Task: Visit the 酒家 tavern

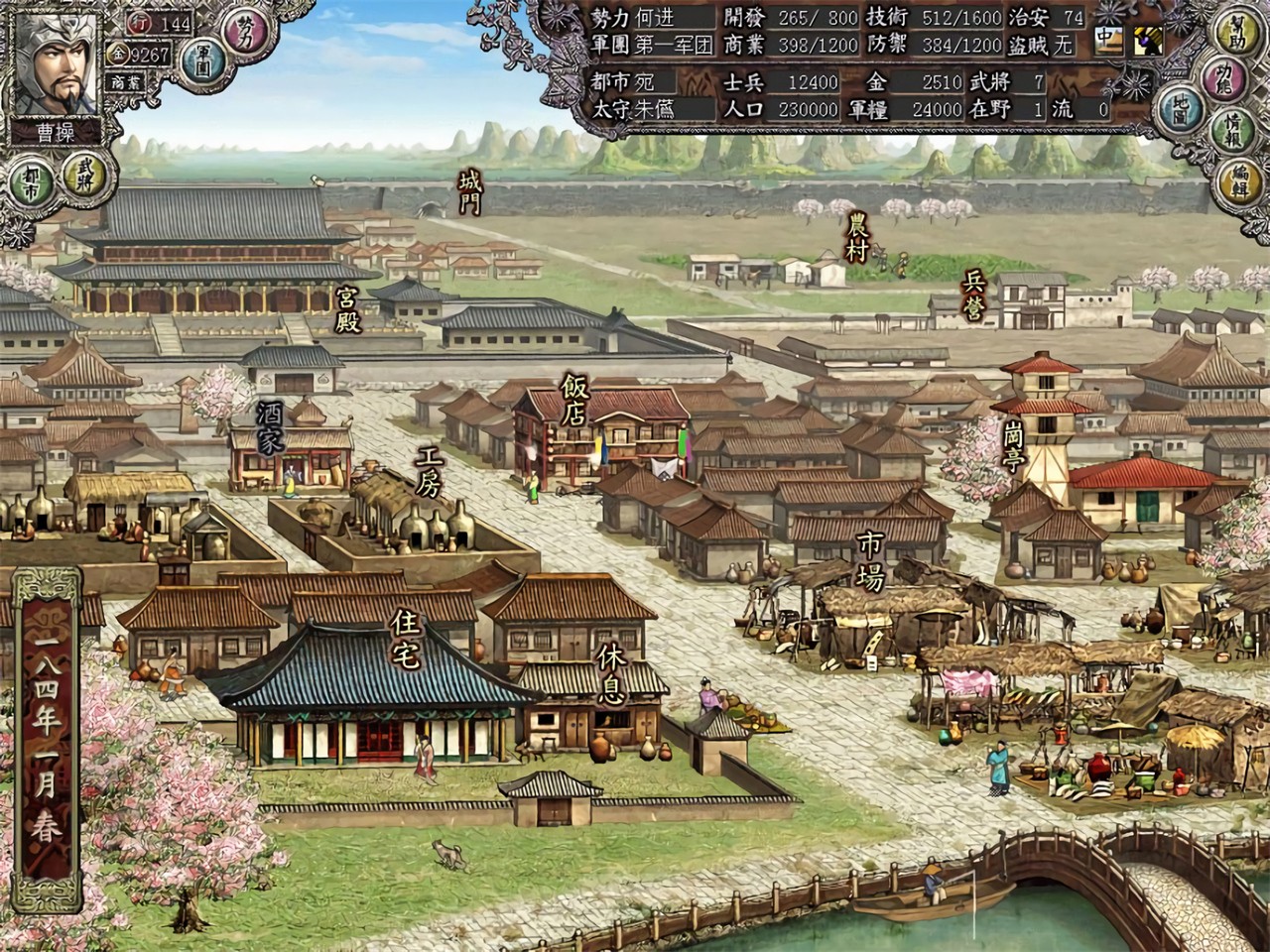Action: [270, 427]
